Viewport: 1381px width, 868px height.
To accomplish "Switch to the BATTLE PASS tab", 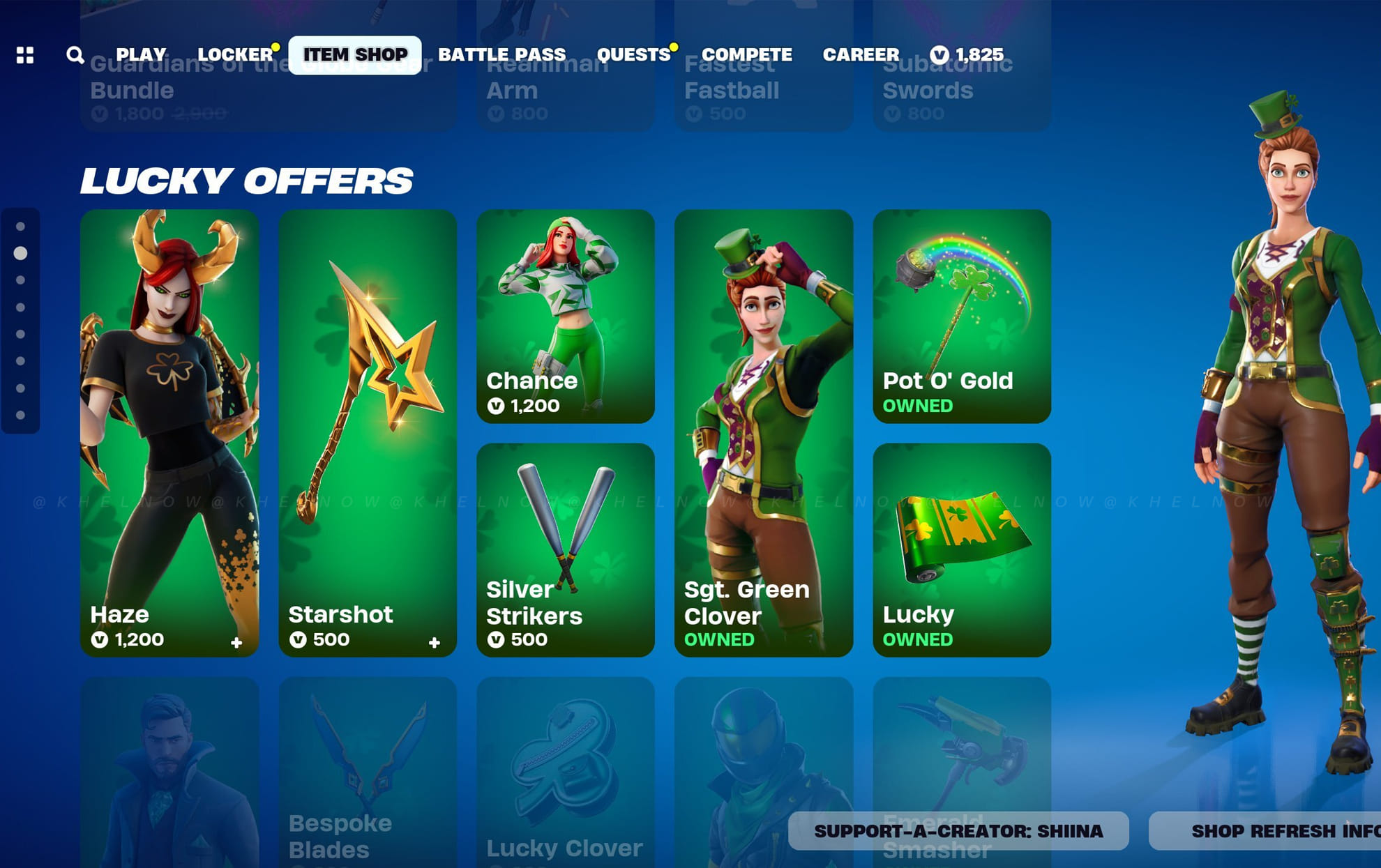I will tap(501, 54).
